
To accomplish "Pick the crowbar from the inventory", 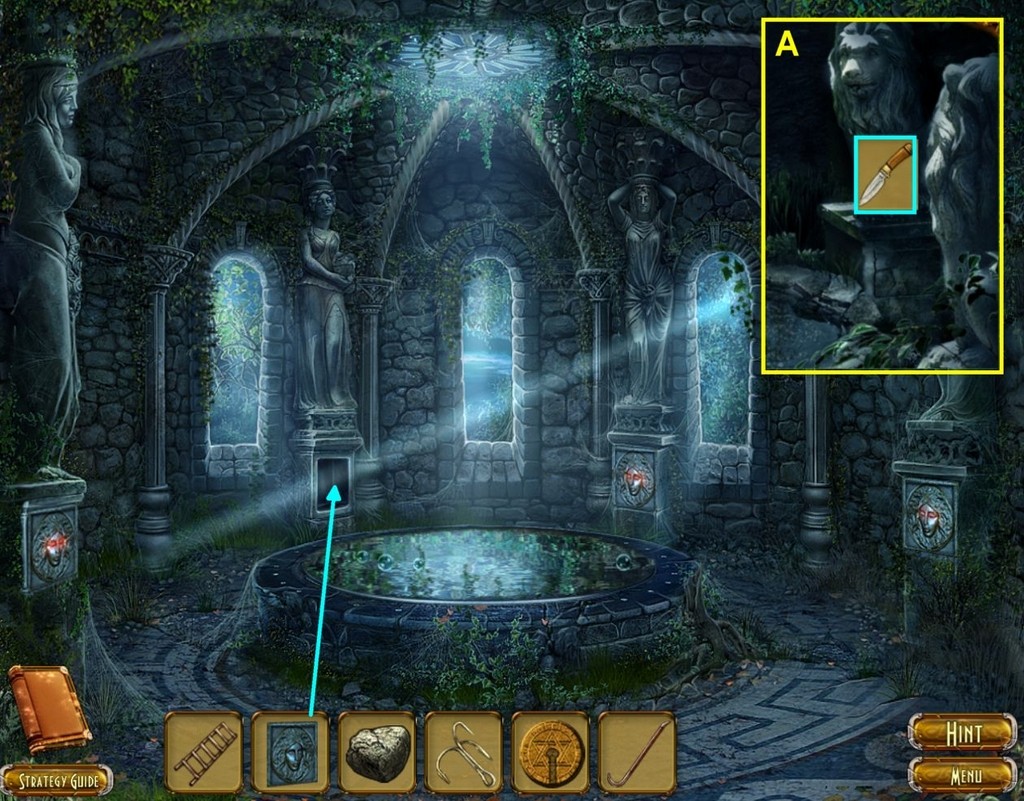I will click(637, 752).
